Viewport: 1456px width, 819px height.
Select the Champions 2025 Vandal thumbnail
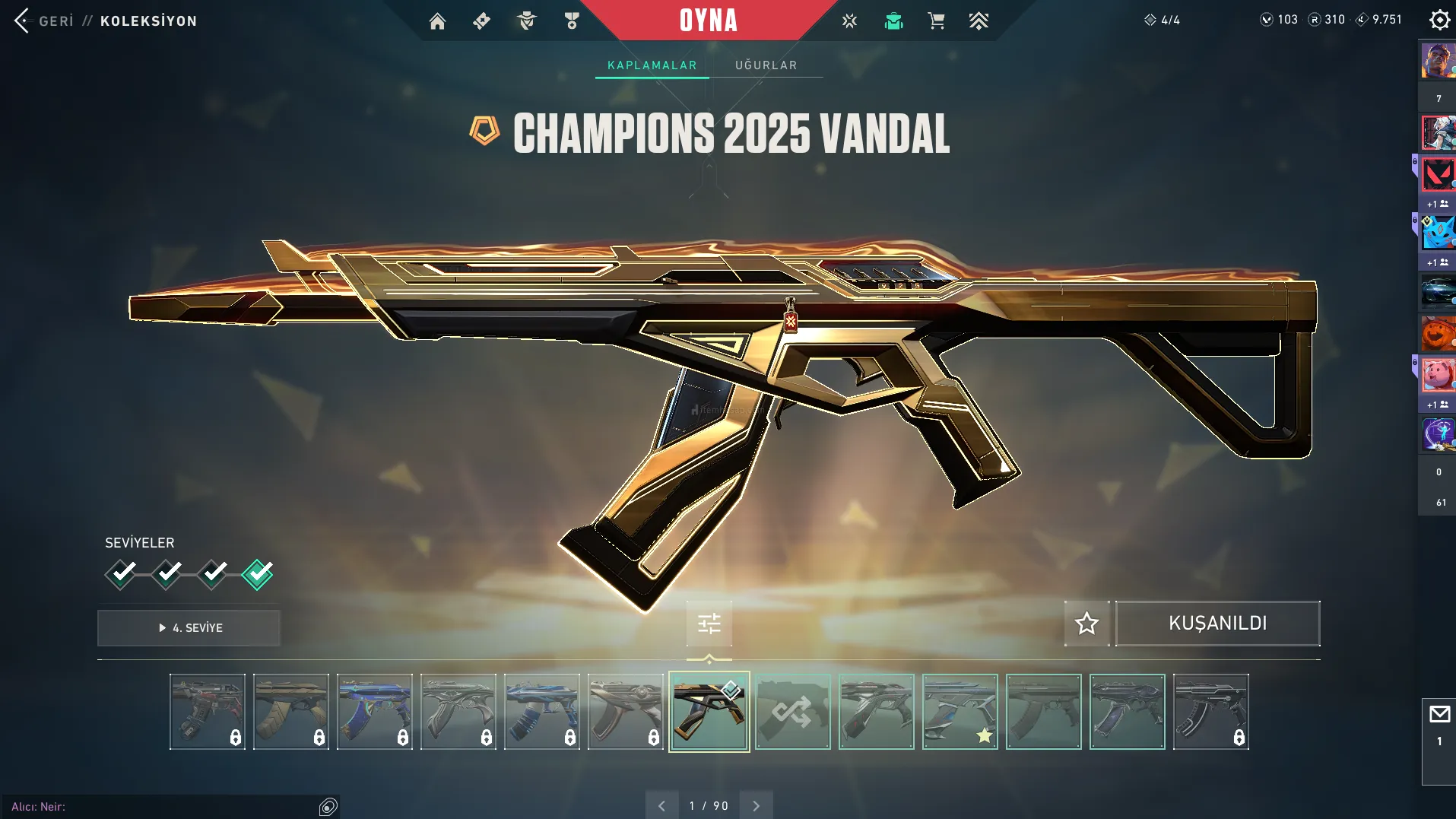pyautogui.click(x=709, y=712)
